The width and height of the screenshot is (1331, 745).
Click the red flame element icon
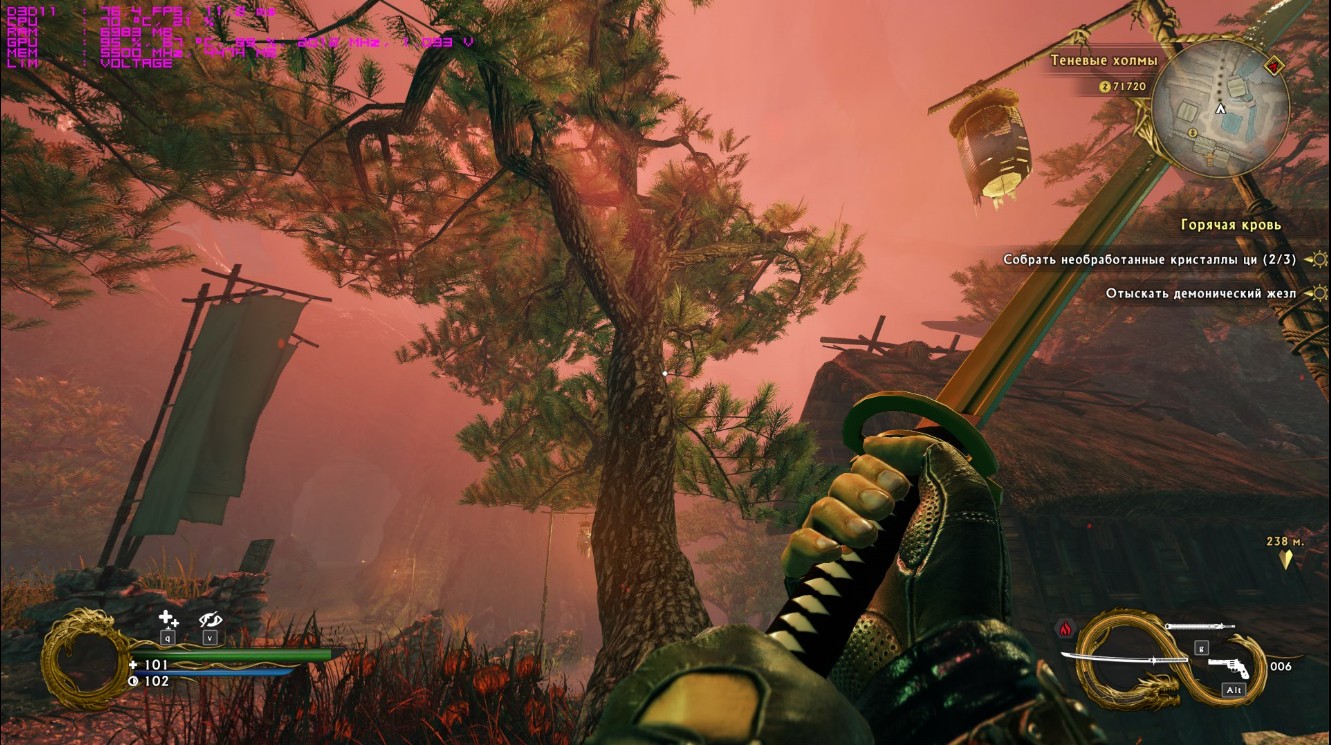coord(1065,628)
